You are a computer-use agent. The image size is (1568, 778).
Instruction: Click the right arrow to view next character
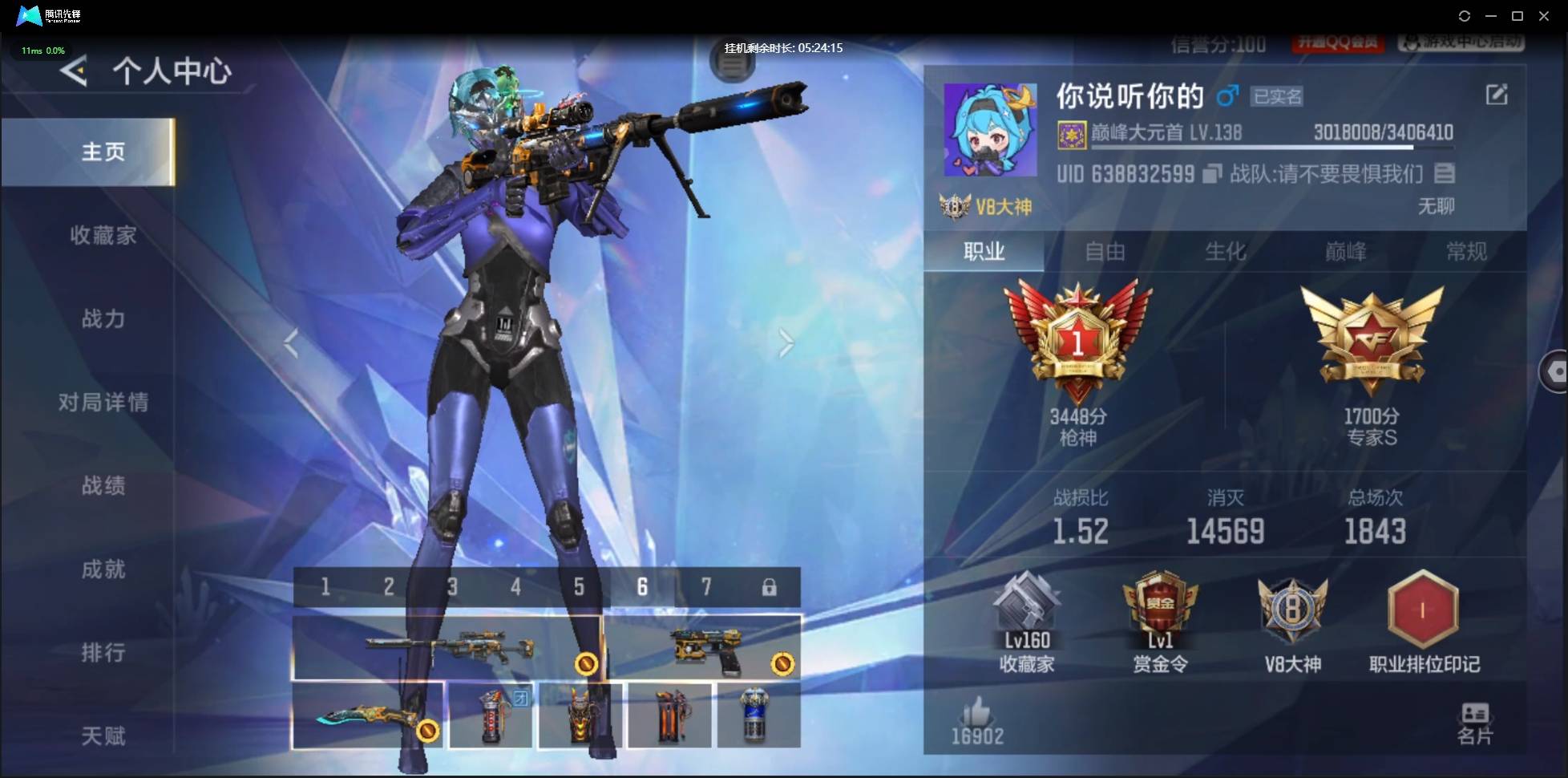[786, 343]
